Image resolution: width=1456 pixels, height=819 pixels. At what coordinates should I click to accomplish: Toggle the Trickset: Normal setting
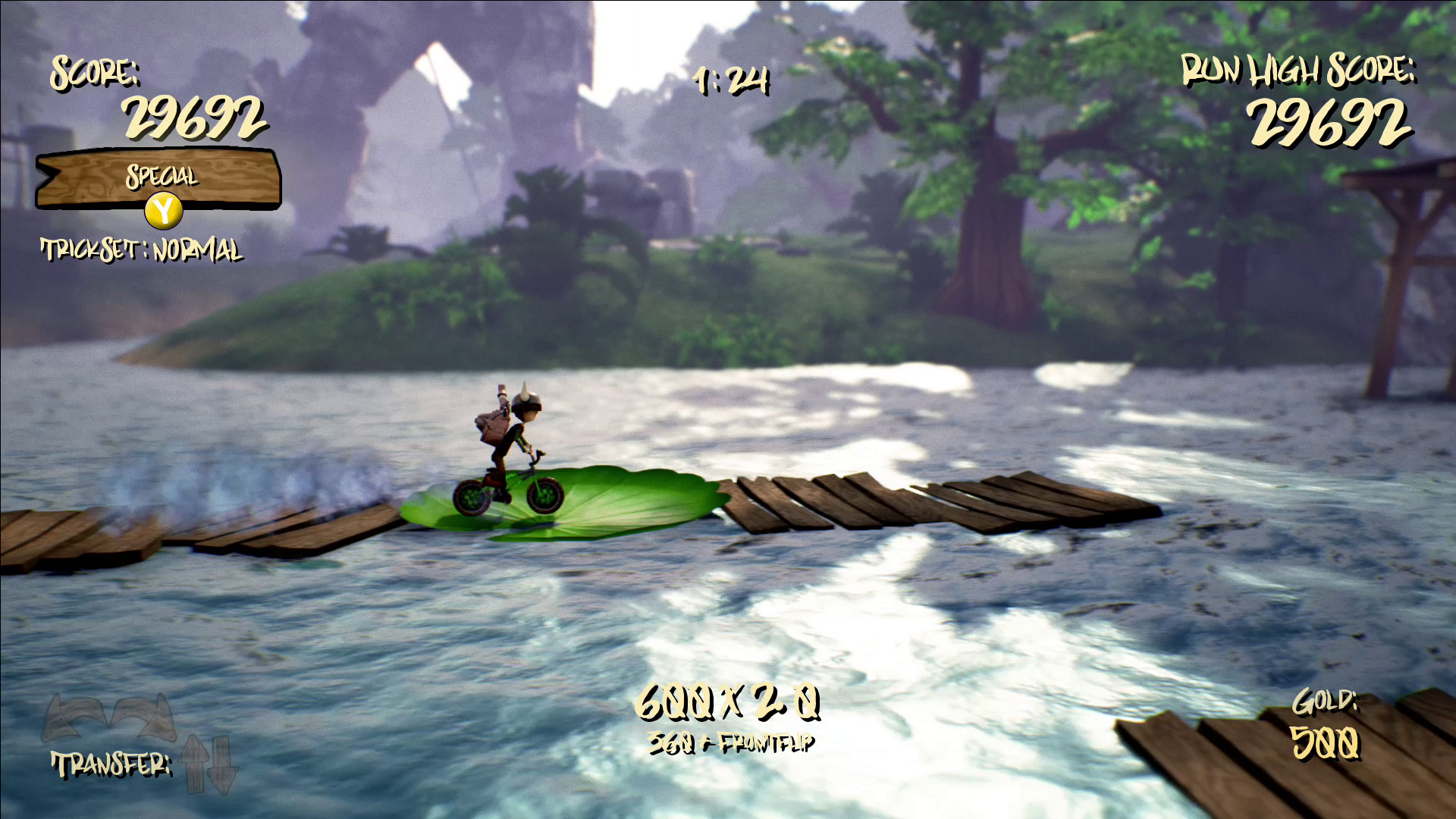point(142,250)
